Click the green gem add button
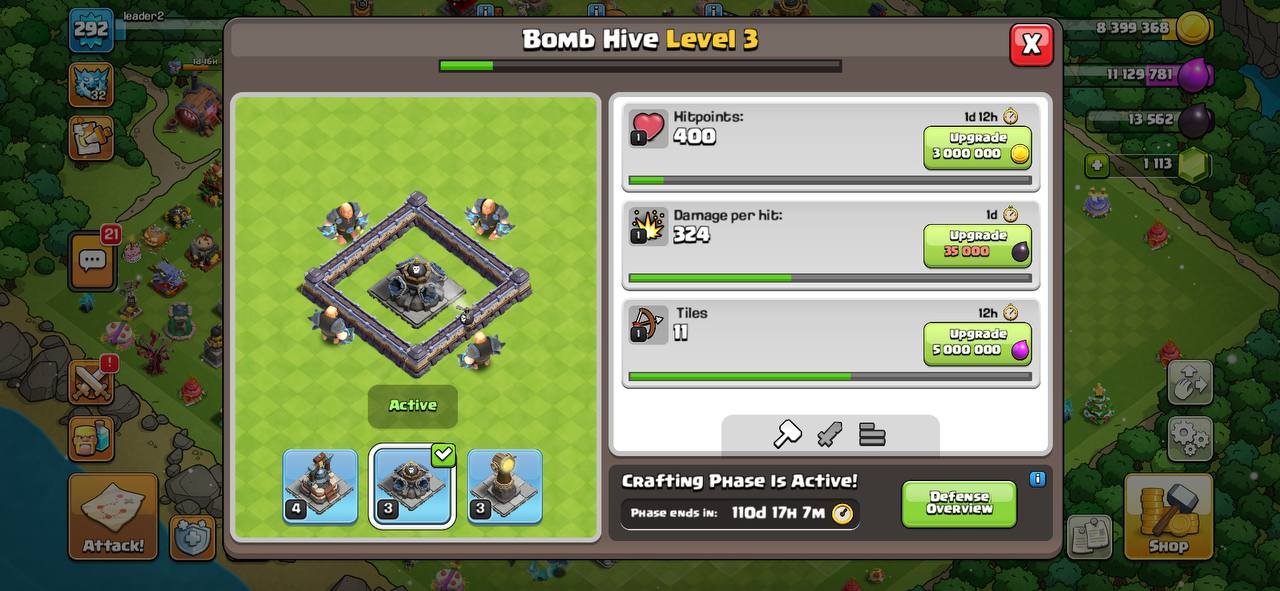This screenshot has height=591, width=1280. tap(1098, 165)
